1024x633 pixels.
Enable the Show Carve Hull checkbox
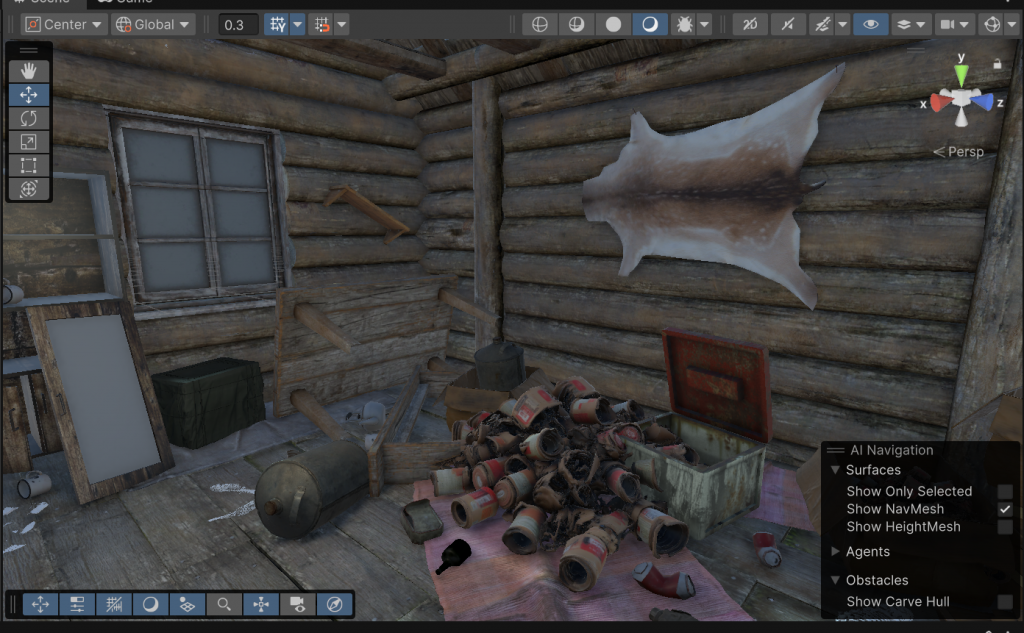pyautogui.click(x=1004, y=601)
